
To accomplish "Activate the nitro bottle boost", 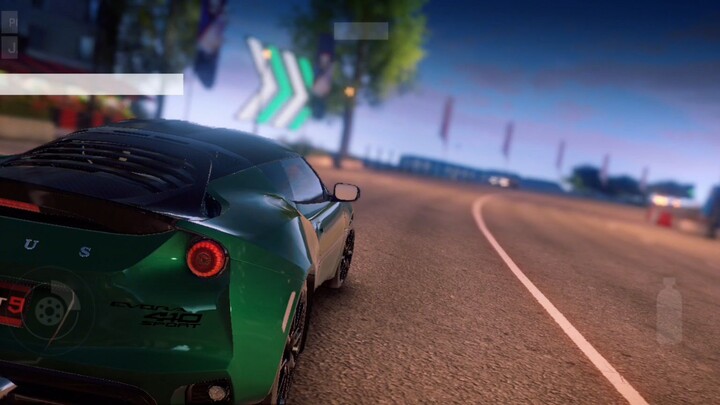I will (x=669, y=312).
